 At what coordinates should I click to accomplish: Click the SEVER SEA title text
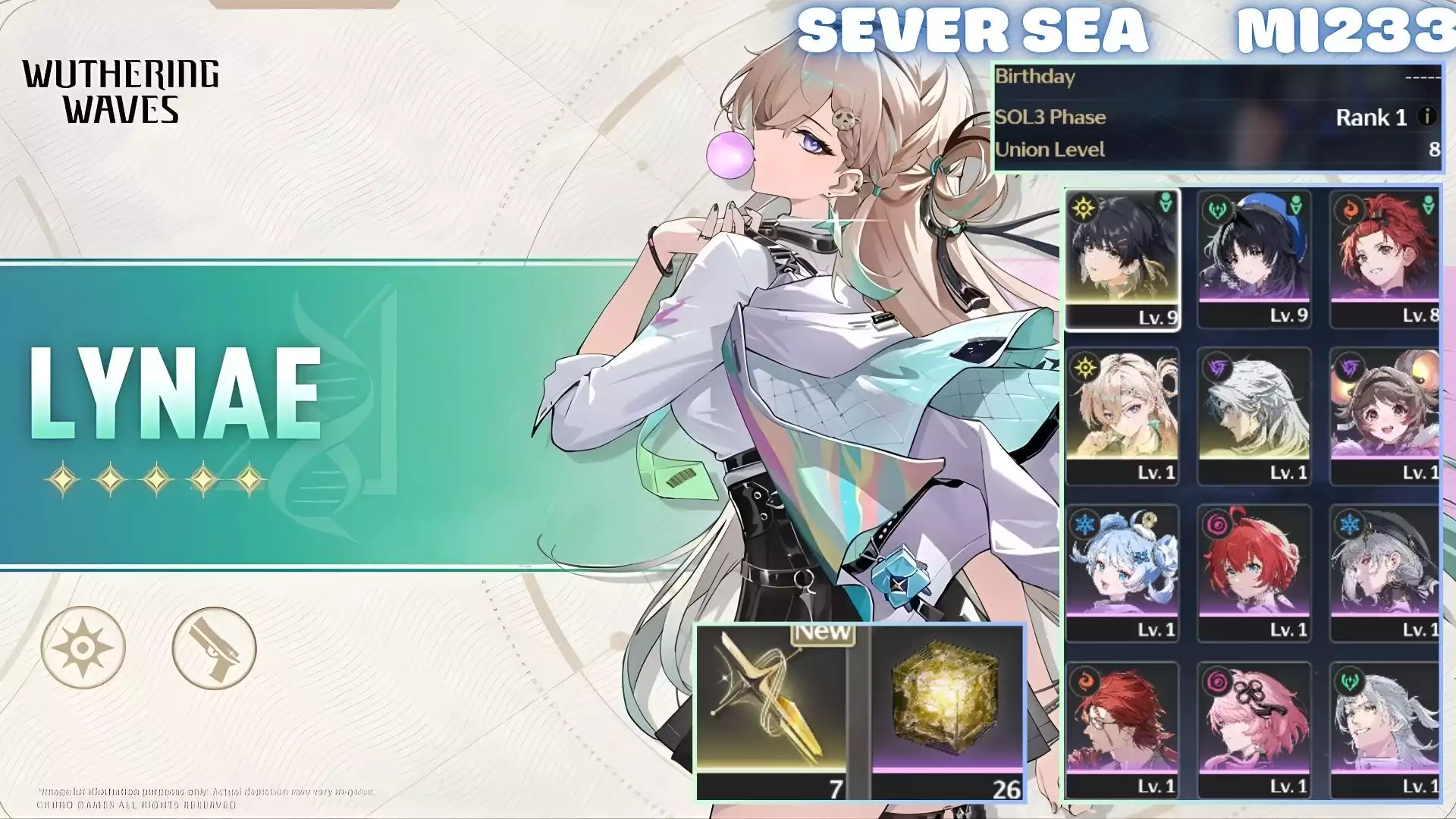coord(974,30)
